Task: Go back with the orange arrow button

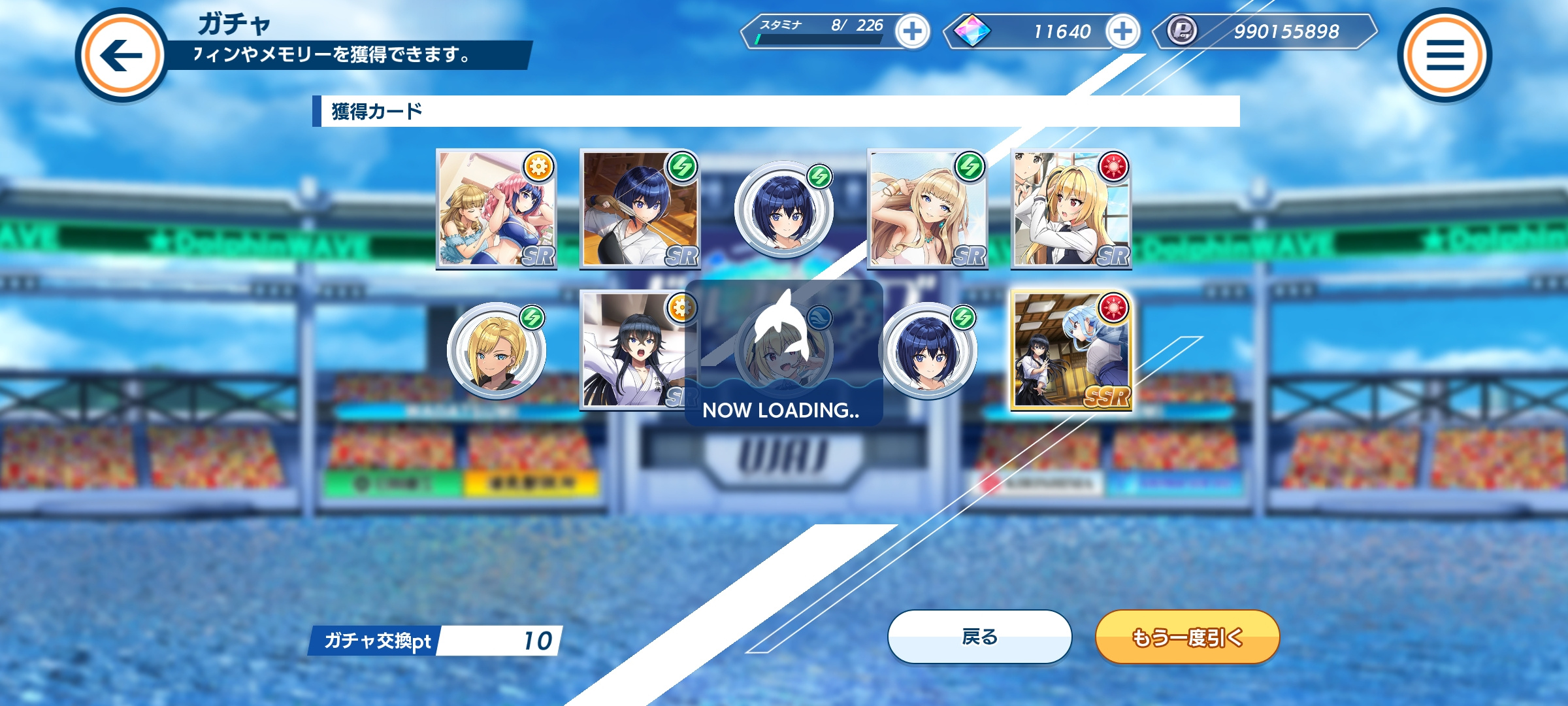Action: (122, 56)
